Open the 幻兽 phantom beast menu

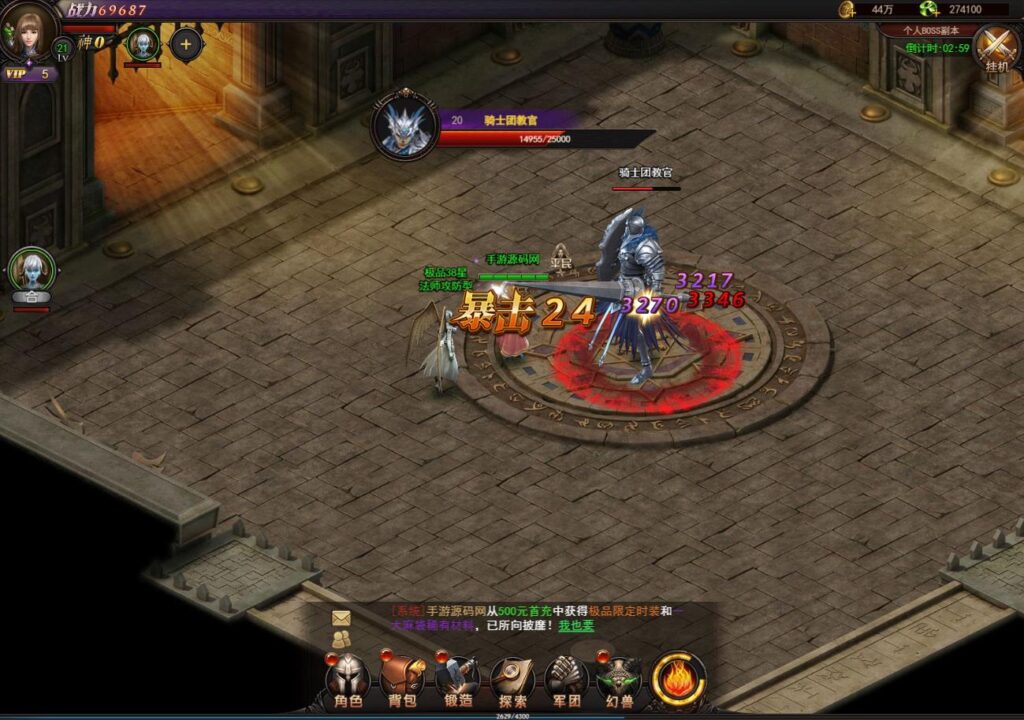point(620,680)
